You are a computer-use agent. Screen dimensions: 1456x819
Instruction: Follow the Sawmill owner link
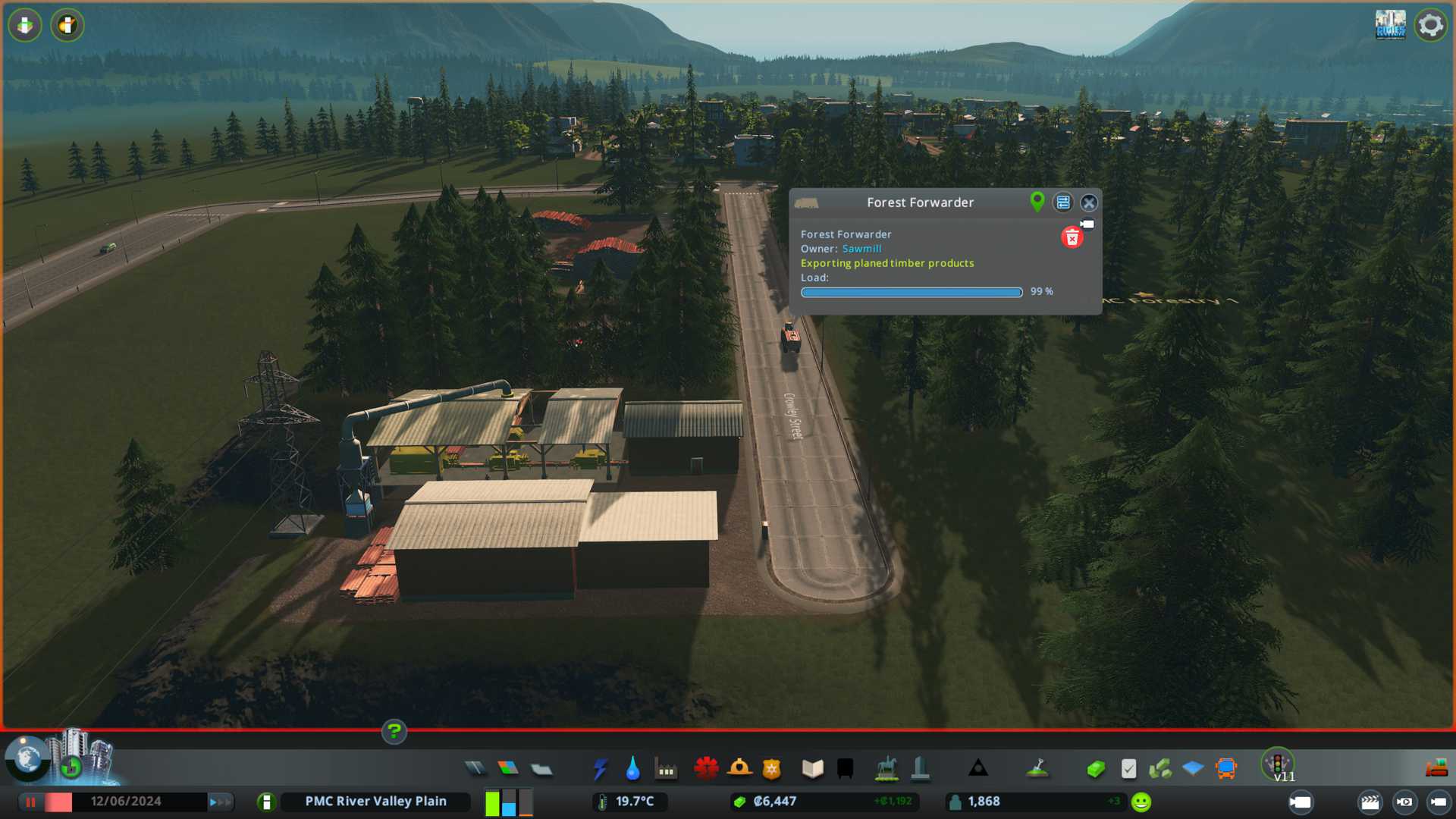861,249
